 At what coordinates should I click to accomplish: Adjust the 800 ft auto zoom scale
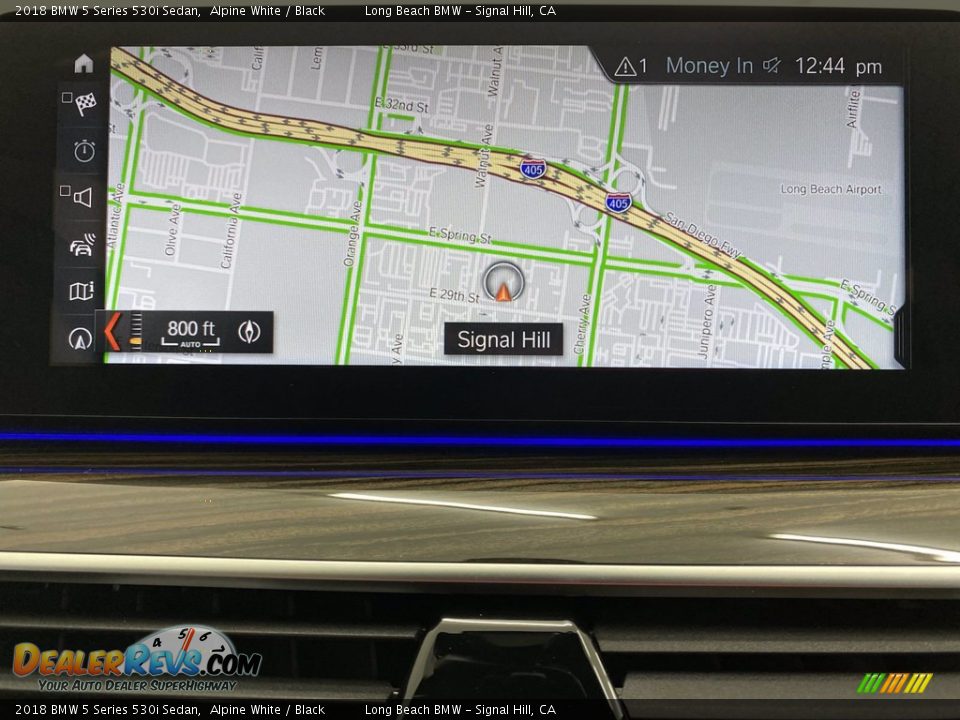coord(190,332)
